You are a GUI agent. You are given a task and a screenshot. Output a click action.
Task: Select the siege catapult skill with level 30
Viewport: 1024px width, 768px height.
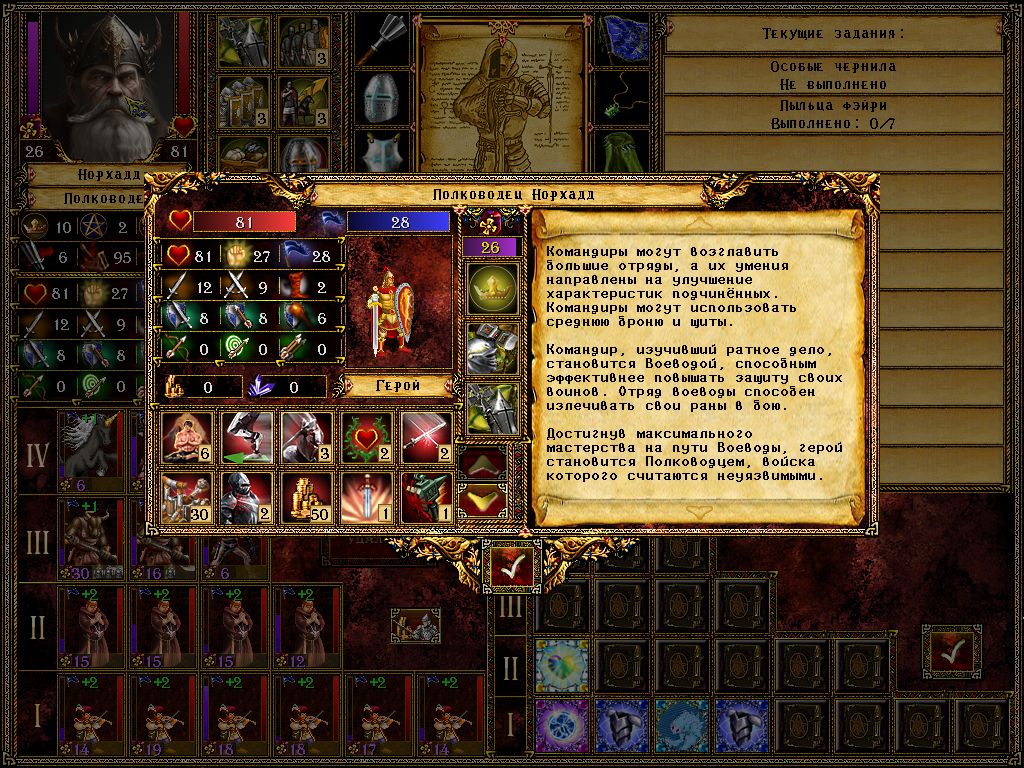click(186, 498)
